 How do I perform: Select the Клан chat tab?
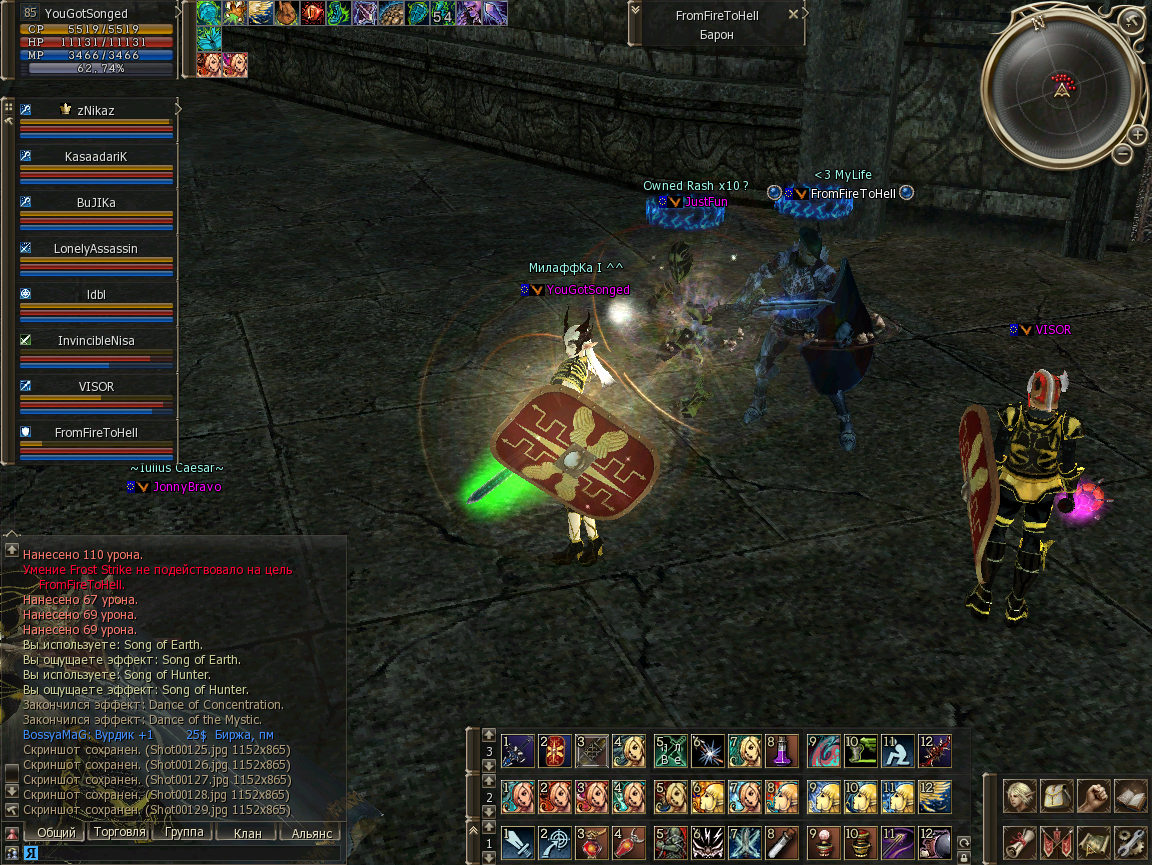(x=246, y=832)
